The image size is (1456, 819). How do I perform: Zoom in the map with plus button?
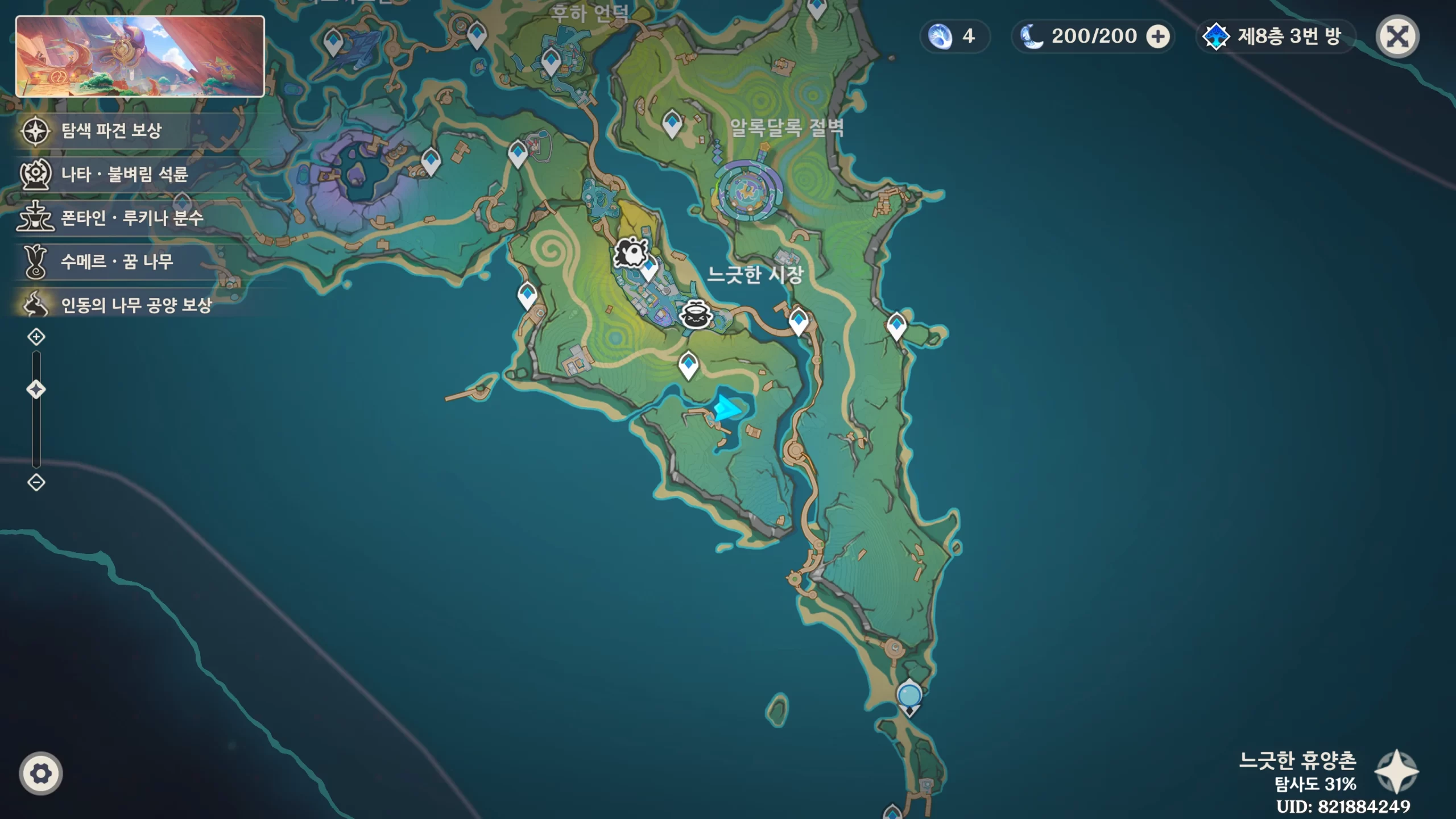click(x=36, y=337)
